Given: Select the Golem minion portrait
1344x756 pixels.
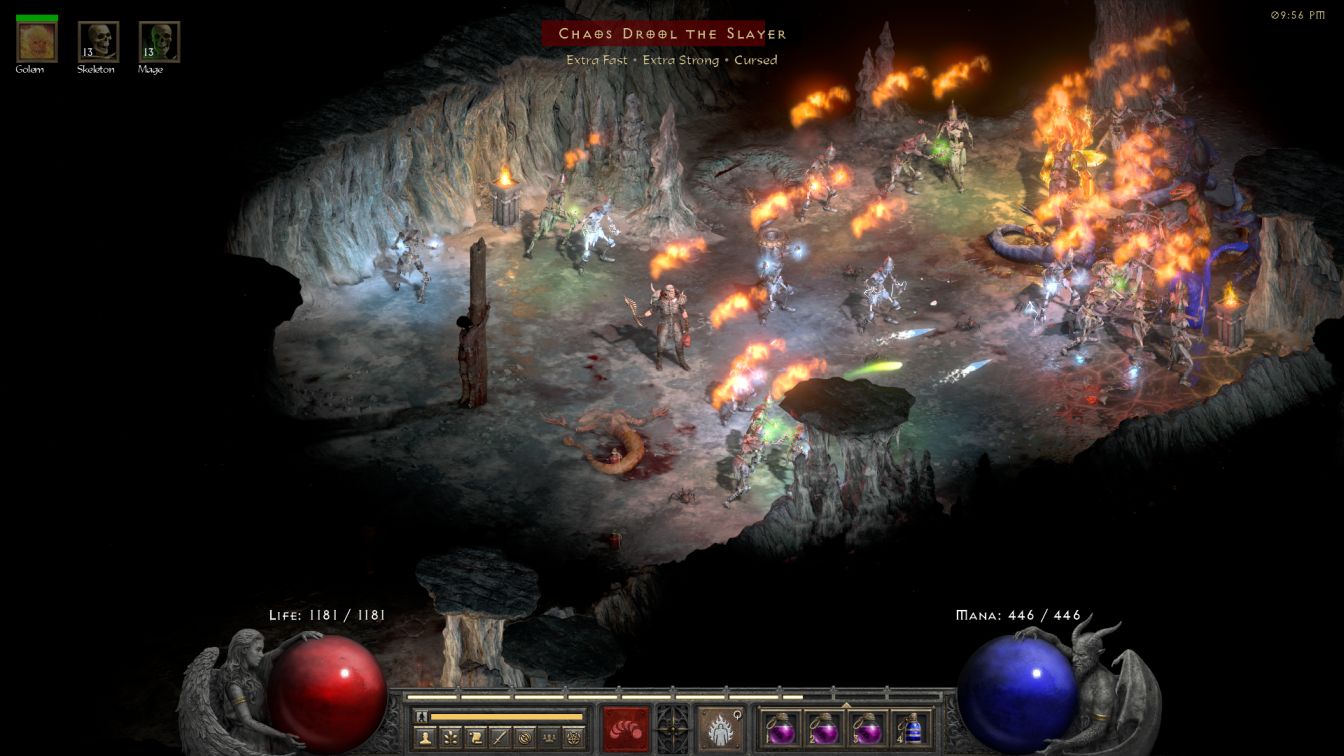Looking at the screenshot, I should [x=37, y=42].
